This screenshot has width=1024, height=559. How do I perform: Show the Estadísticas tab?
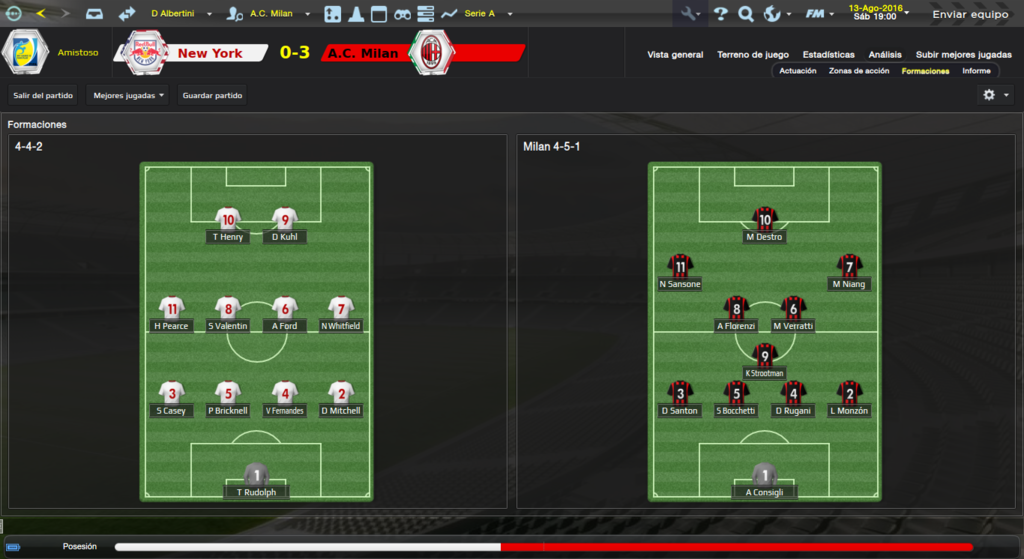(x=829, y=55)
